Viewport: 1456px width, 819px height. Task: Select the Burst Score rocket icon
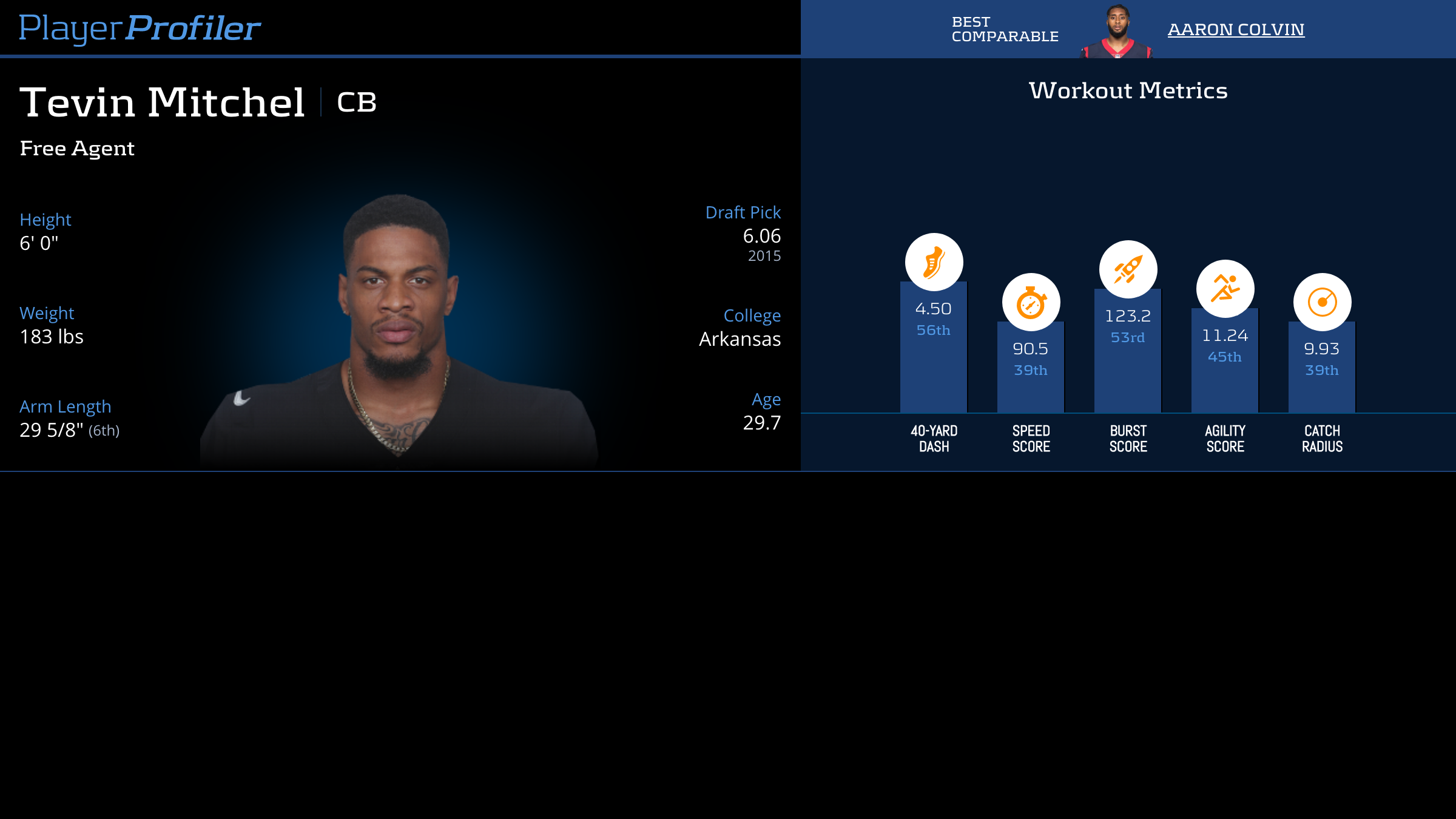click(x=1128, y=269)
